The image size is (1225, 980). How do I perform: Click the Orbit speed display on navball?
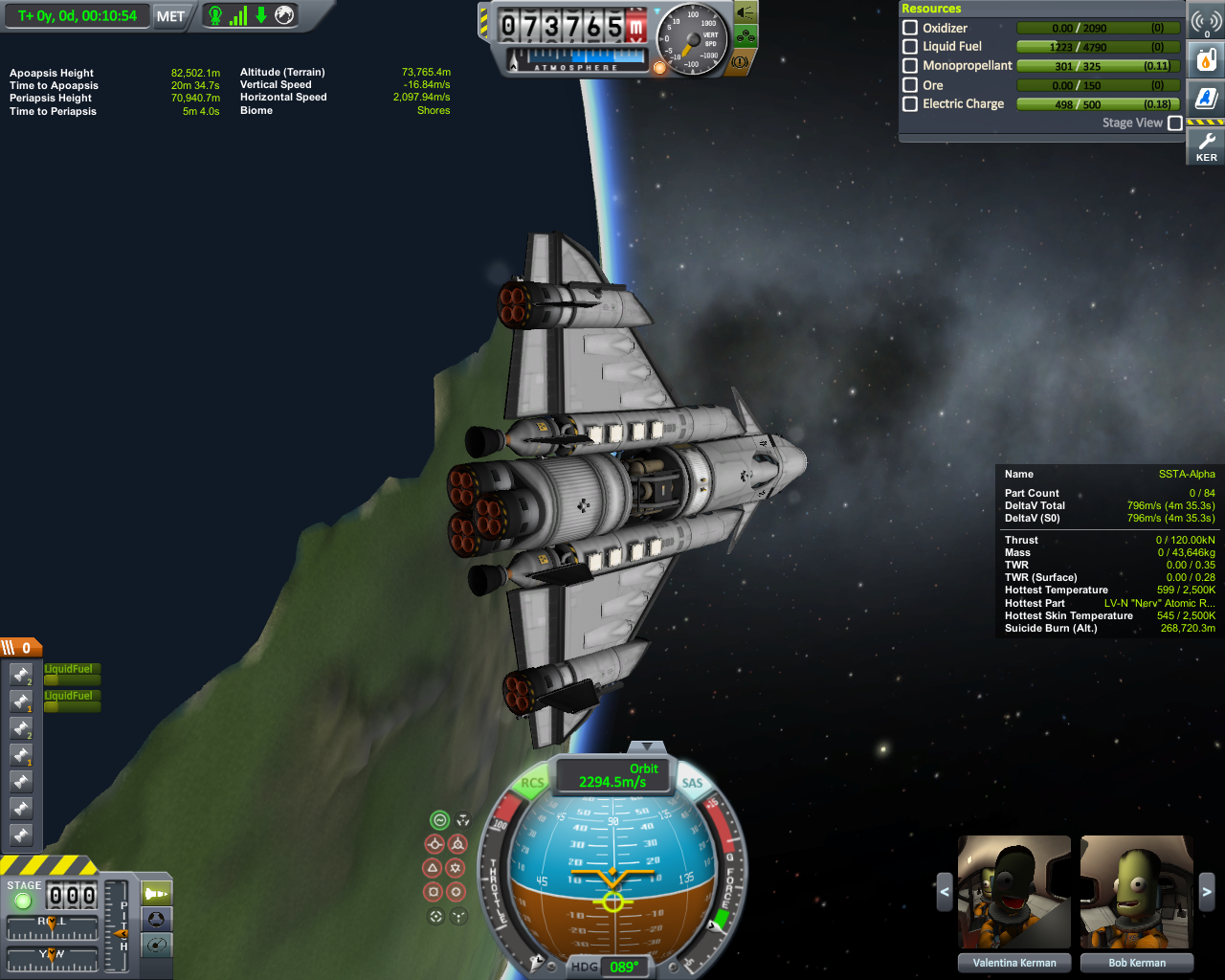coord(612,775)
